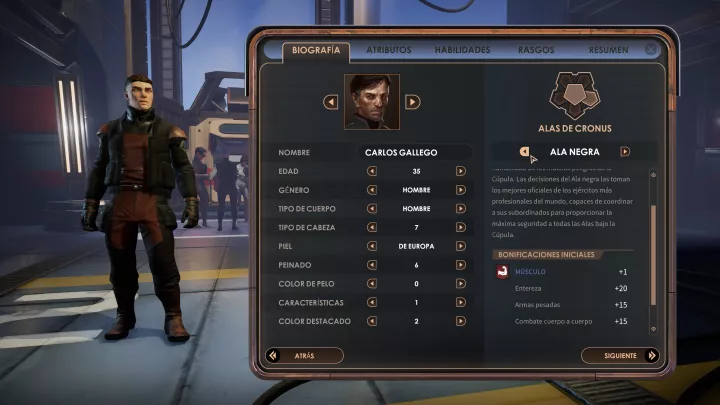Switch to the Atributos tab
The width and height of the screenshot is (720, 405).
coord(388,49)
